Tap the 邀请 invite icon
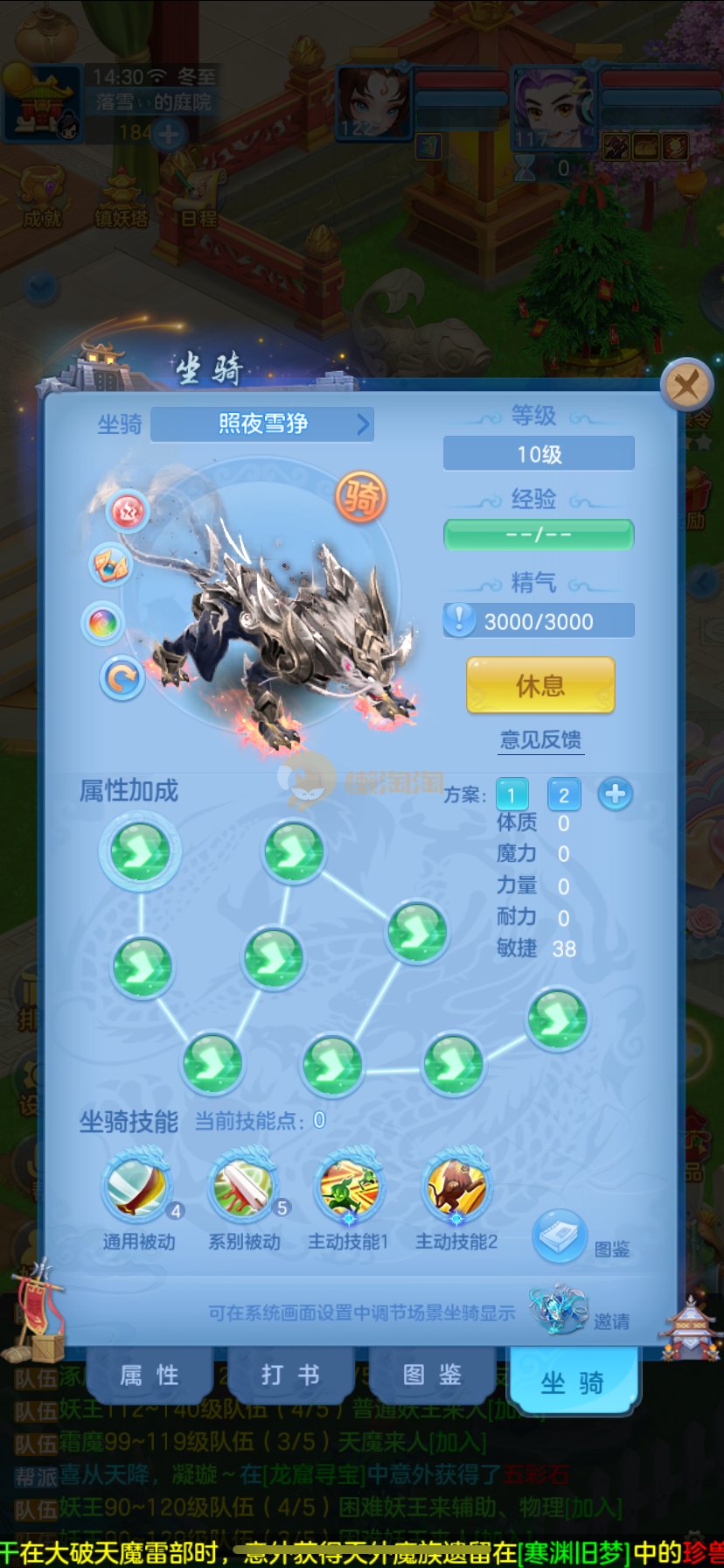724x1568 pixels. click(559, 1309)
